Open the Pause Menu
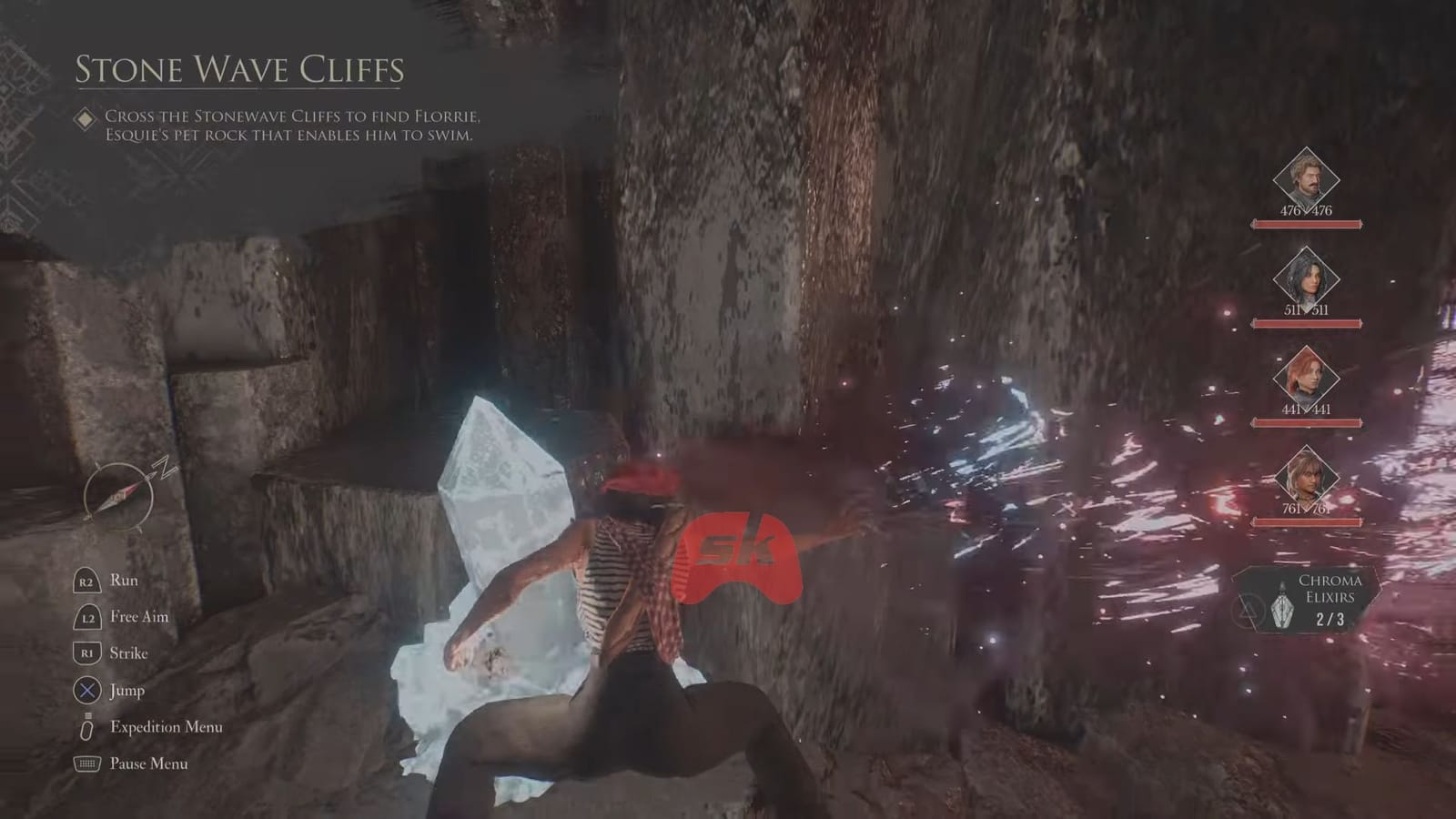 (x=148, y=763)
